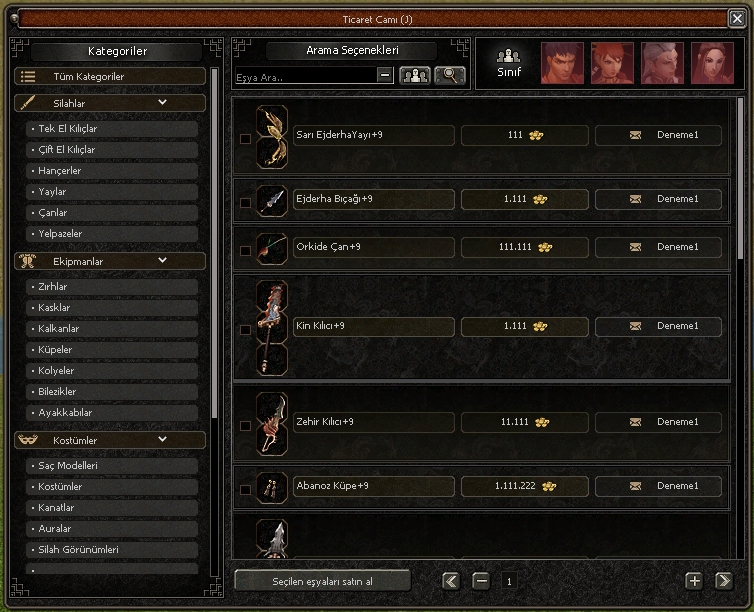Message seller Deneme1 on Ejderha Bıçağı+9 row
The image size is (754, 612).
(636, 199)
